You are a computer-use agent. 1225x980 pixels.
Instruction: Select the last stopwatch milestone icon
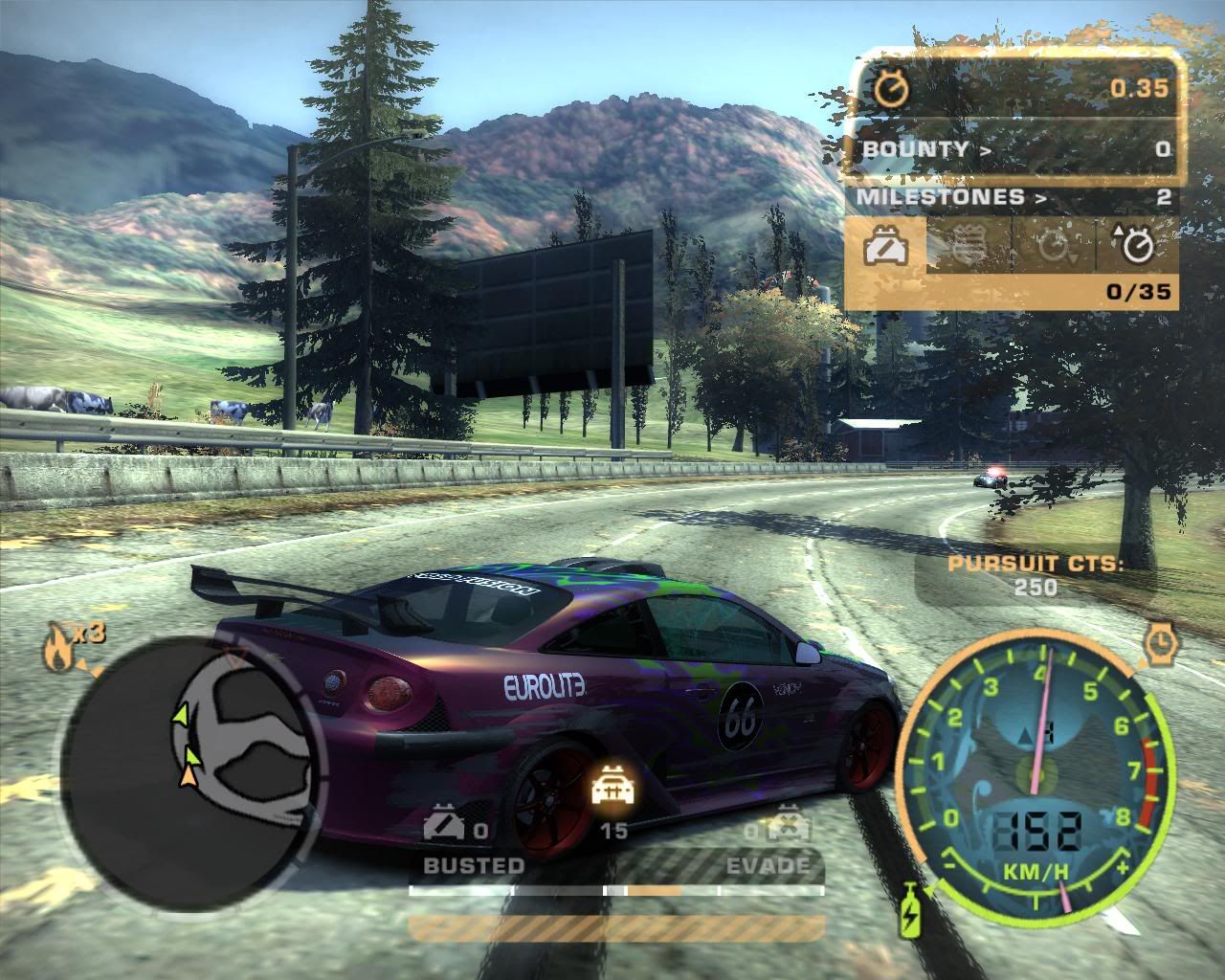(1136, 246)
